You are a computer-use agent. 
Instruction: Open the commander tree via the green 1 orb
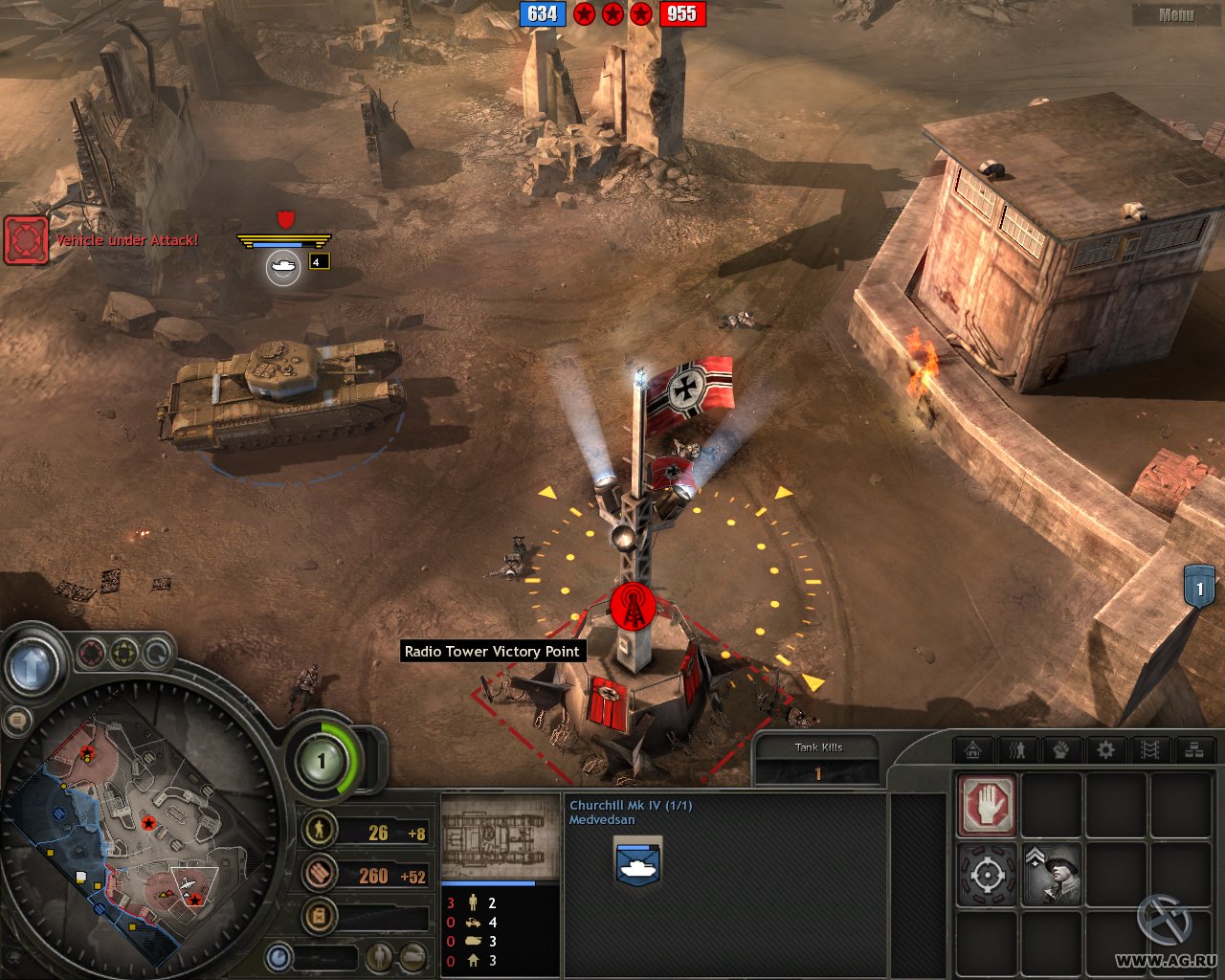click(322, 762)
